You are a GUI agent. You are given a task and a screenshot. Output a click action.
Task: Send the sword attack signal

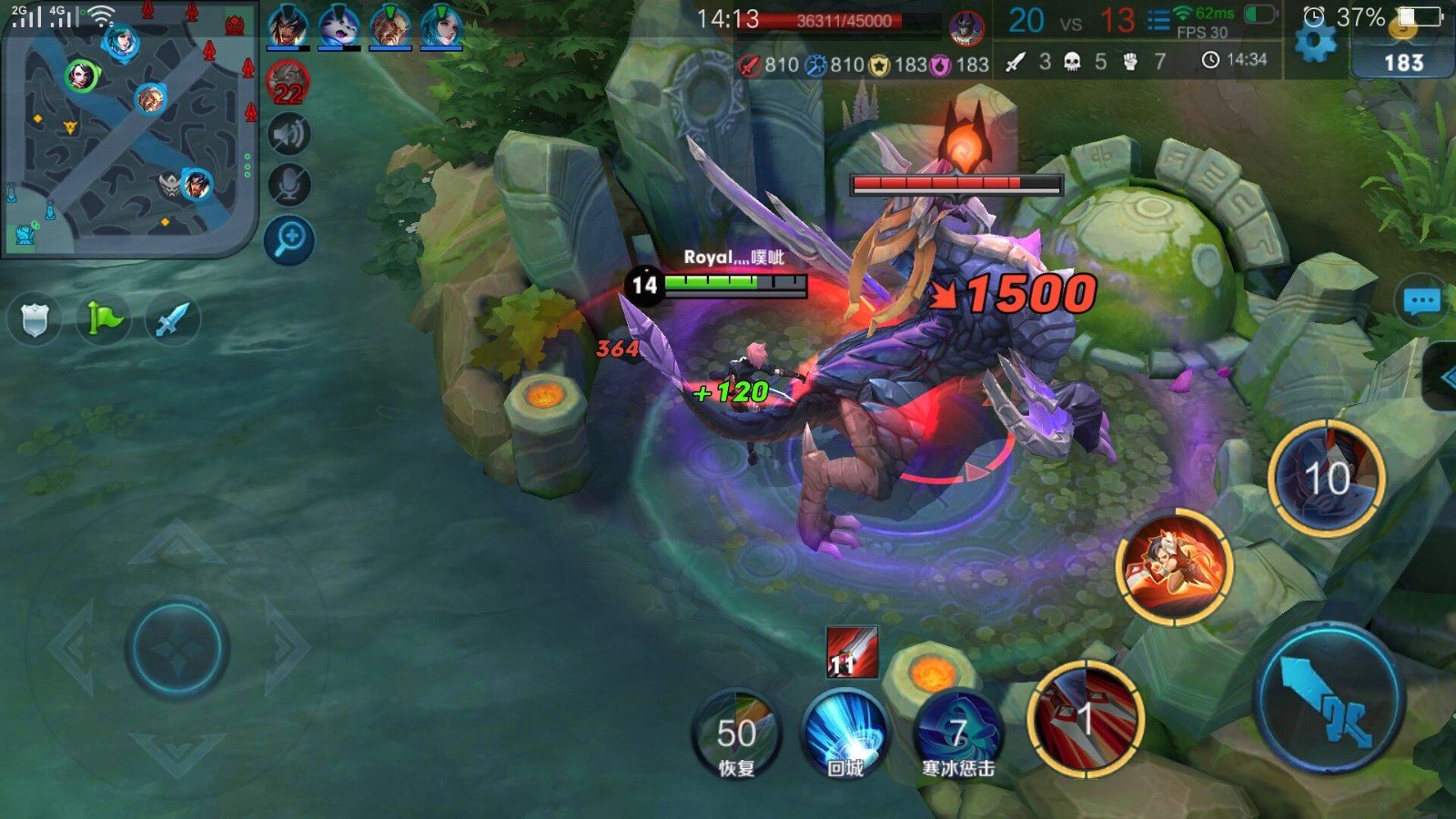[x=172, y=318]
